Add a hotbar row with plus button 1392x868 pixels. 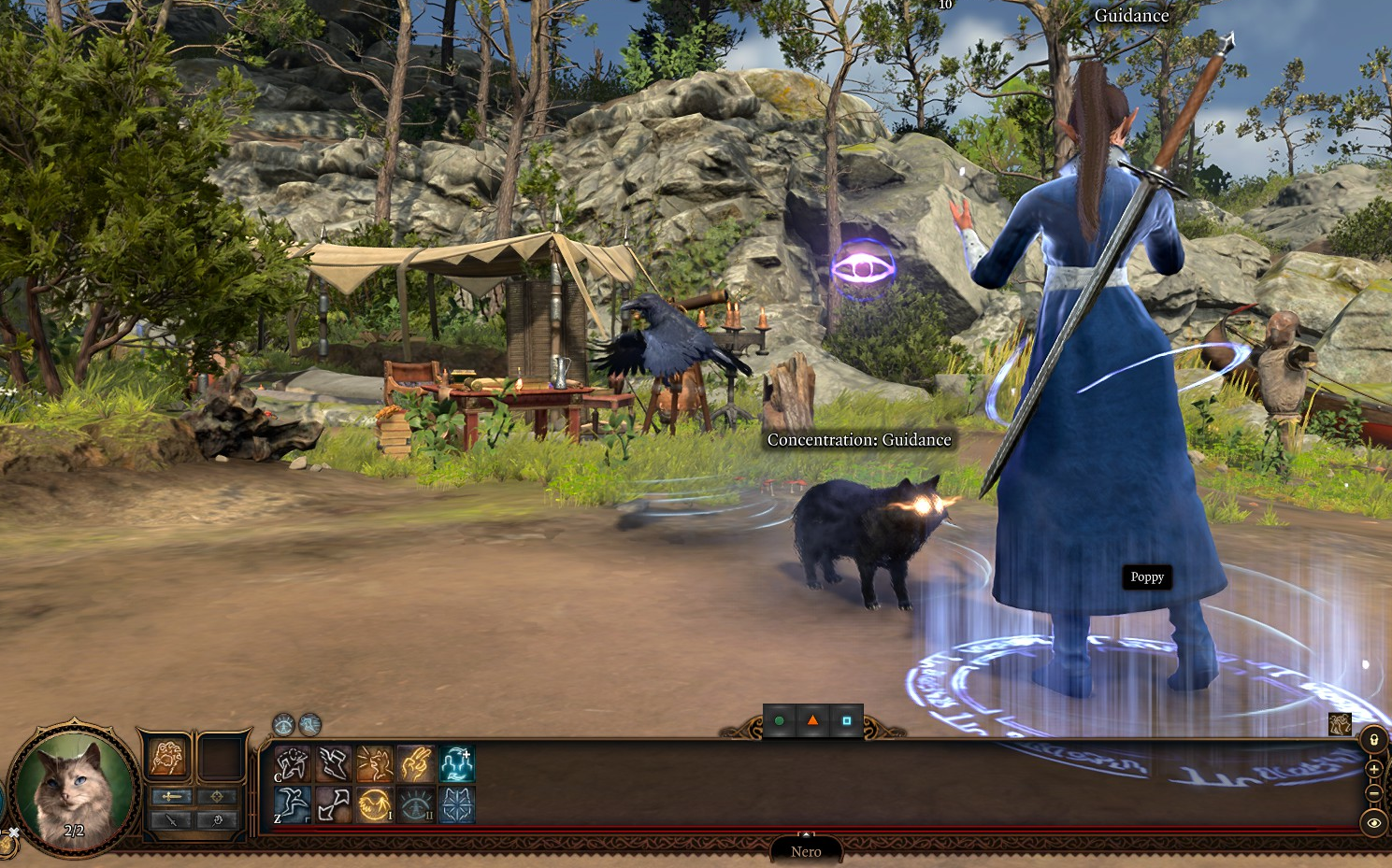tap(1373, 769)
